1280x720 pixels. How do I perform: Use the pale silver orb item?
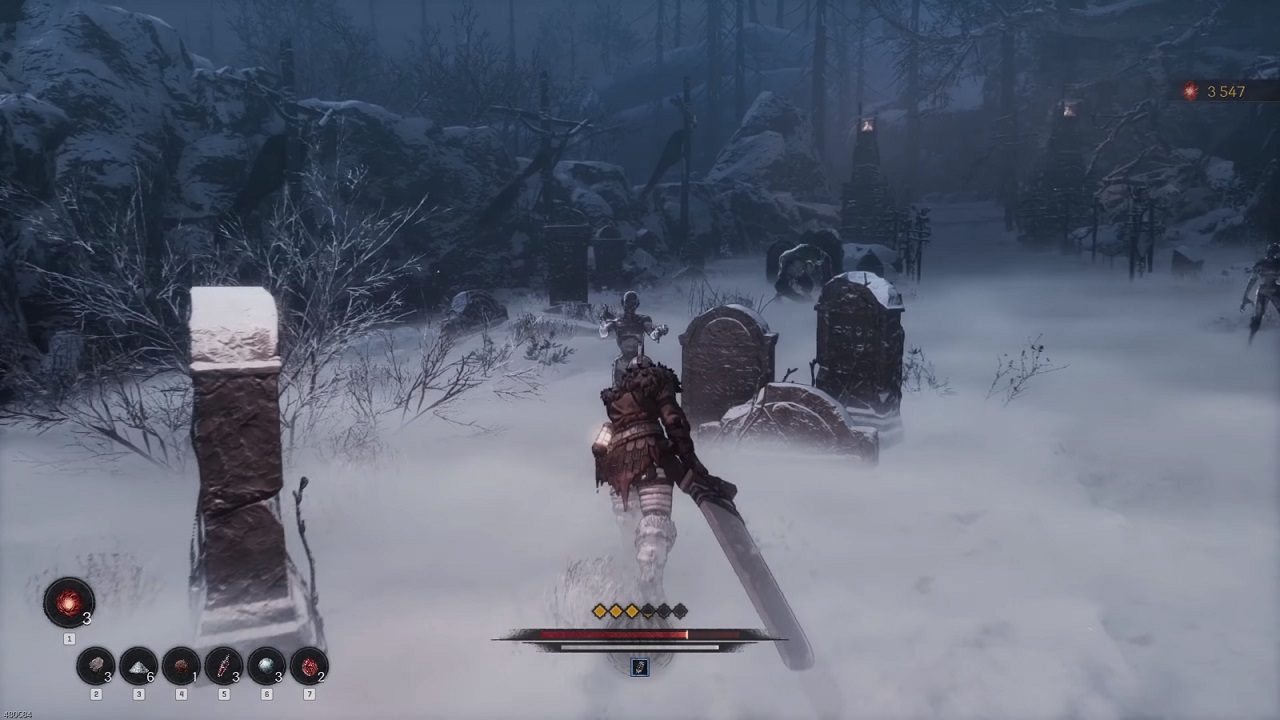[x=266, y=665]
